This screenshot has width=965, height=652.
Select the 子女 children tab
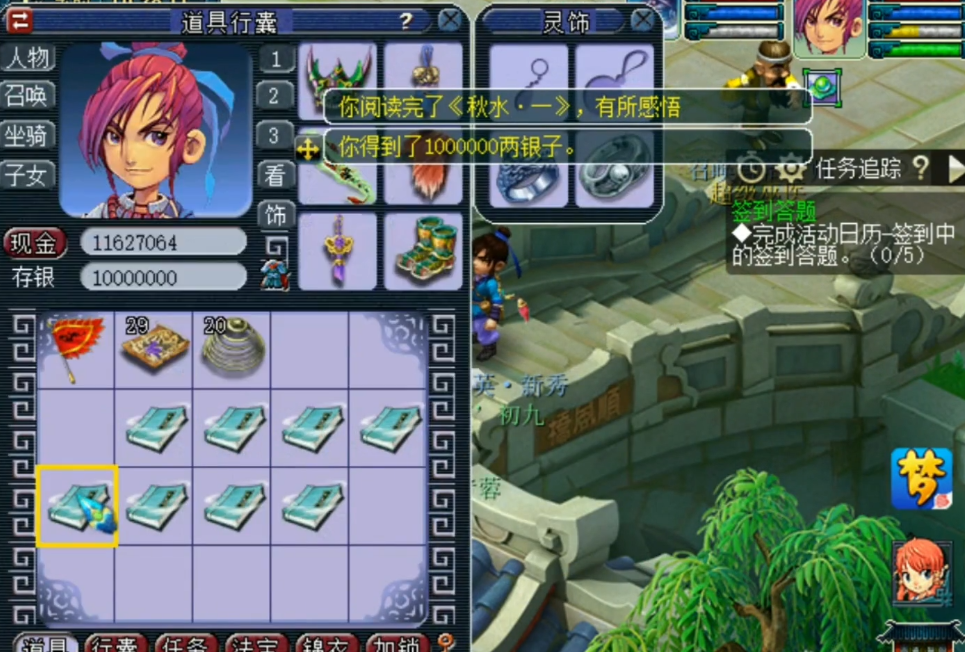[x=28, y=176]
